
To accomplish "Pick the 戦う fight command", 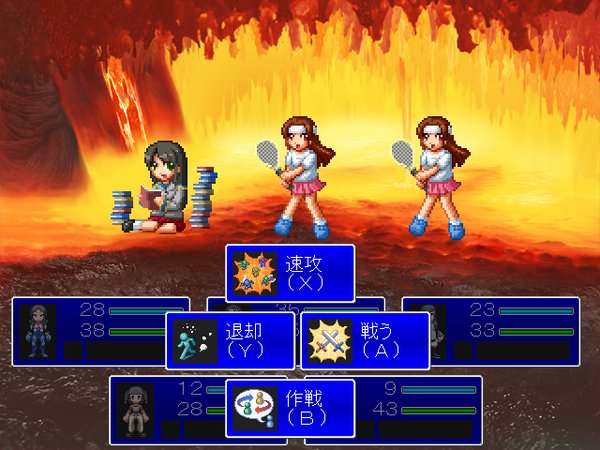I will 365,341.
